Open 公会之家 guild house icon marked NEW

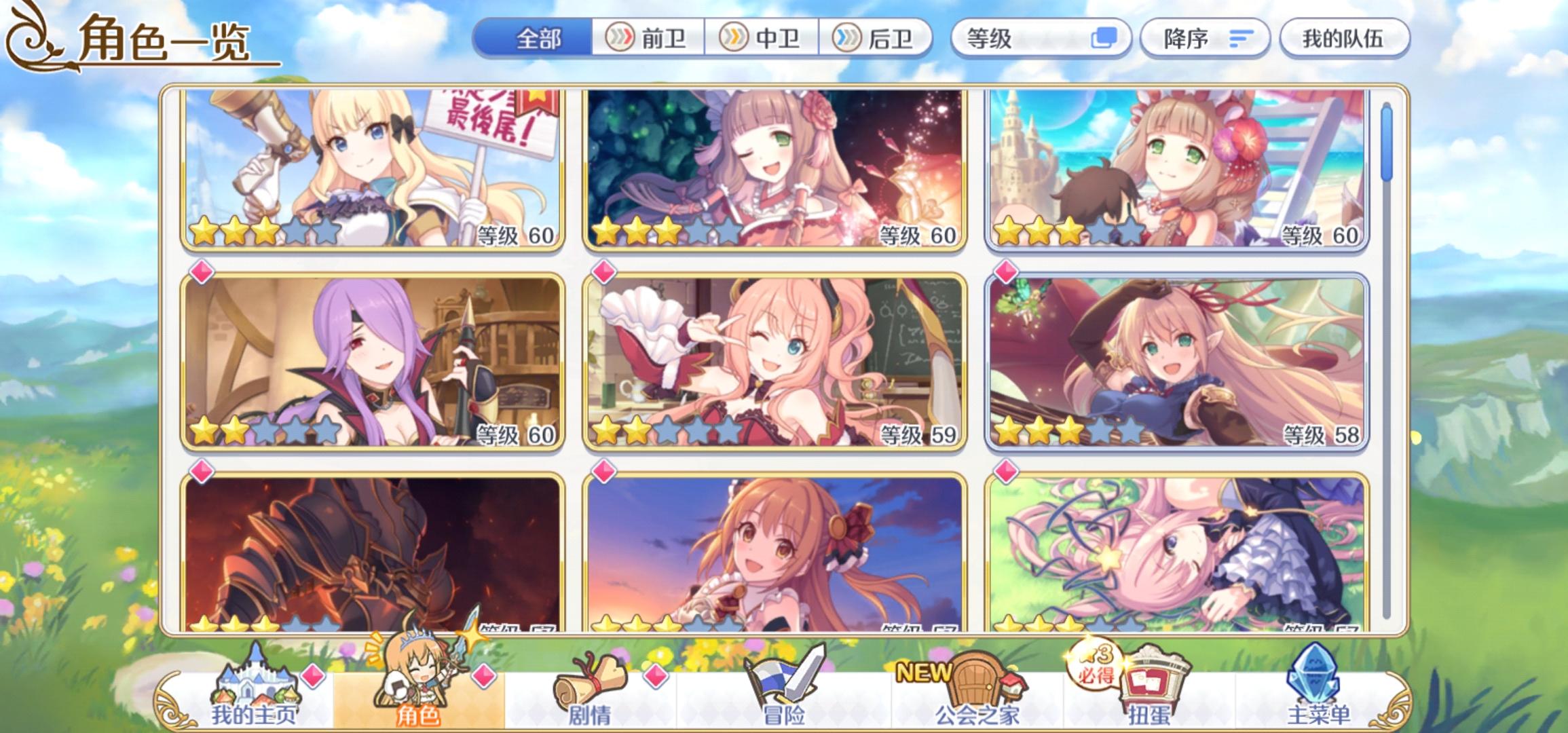point(977,685)
